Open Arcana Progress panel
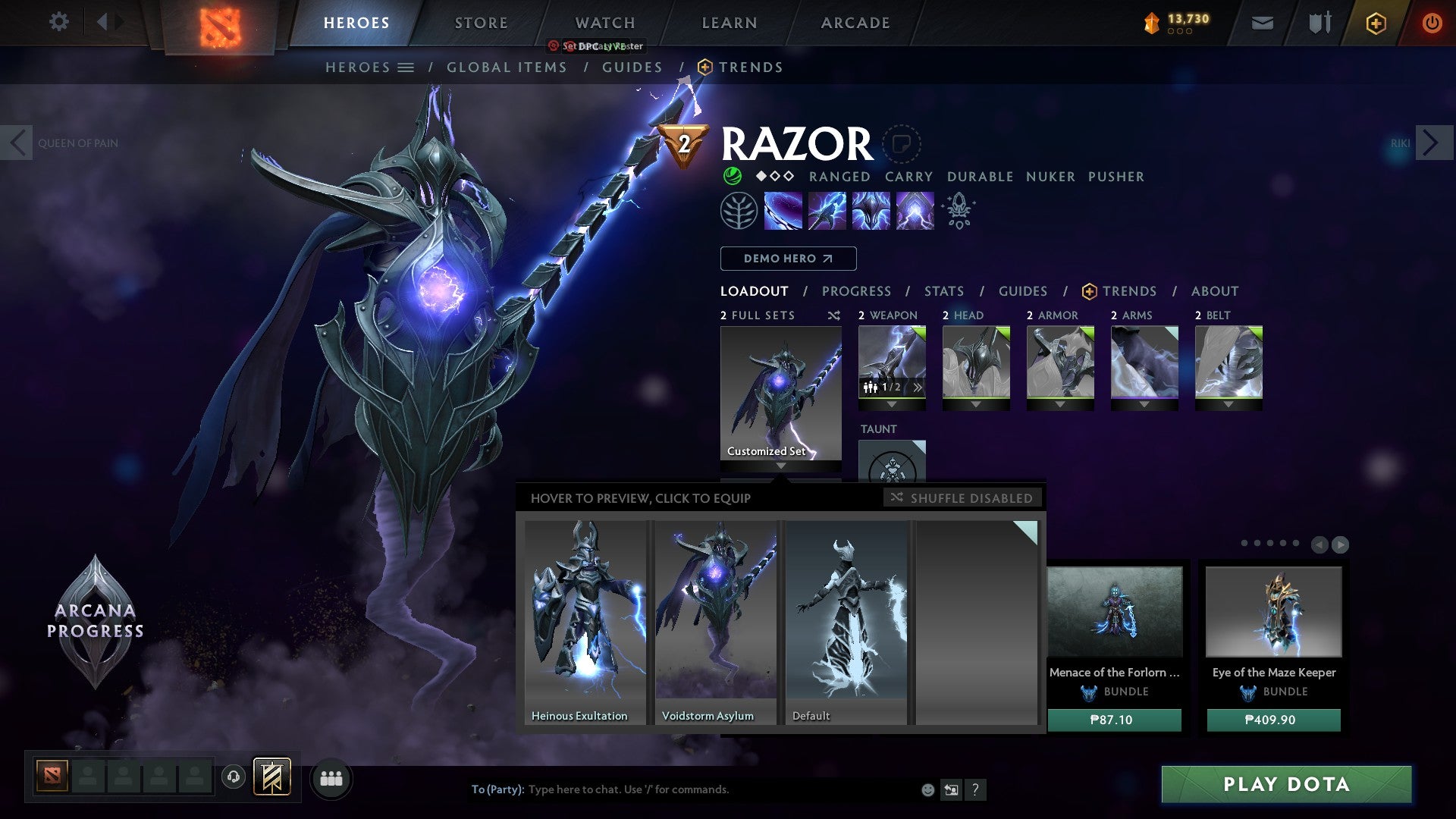1456x819 pixels. [x=95, y=622]
